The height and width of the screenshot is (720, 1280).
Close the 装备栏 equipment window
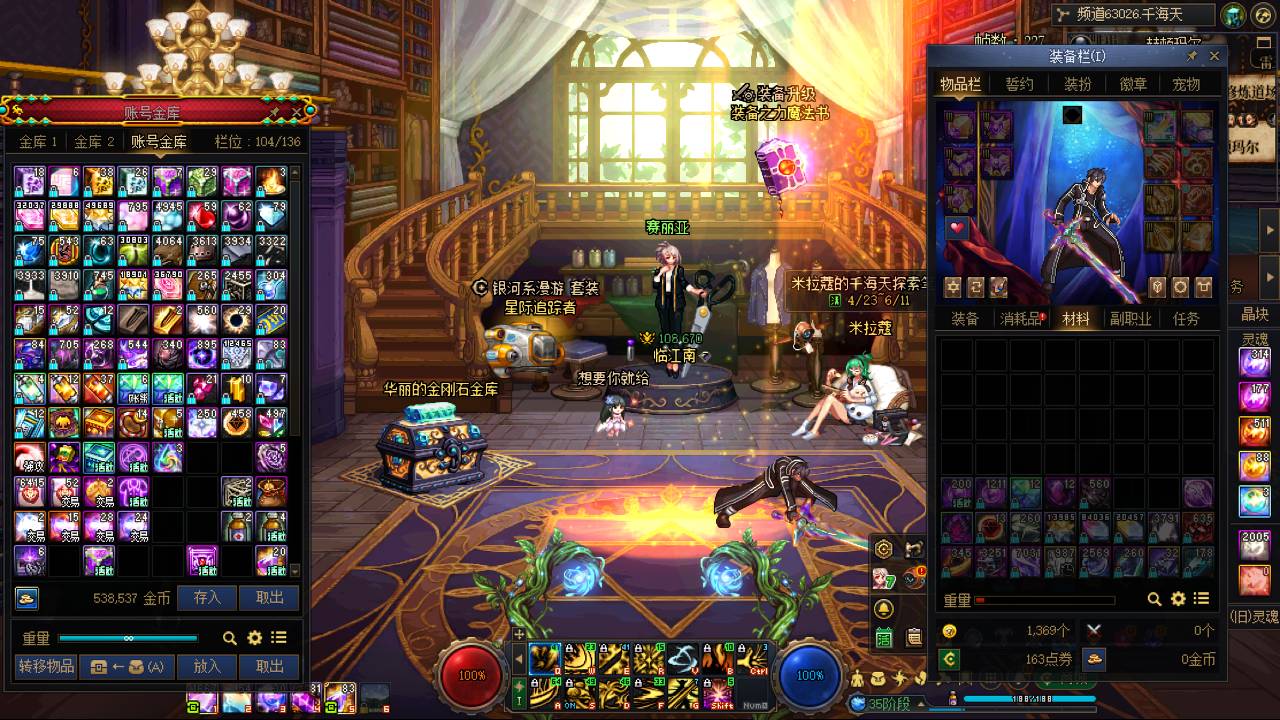pos(1215,57)
